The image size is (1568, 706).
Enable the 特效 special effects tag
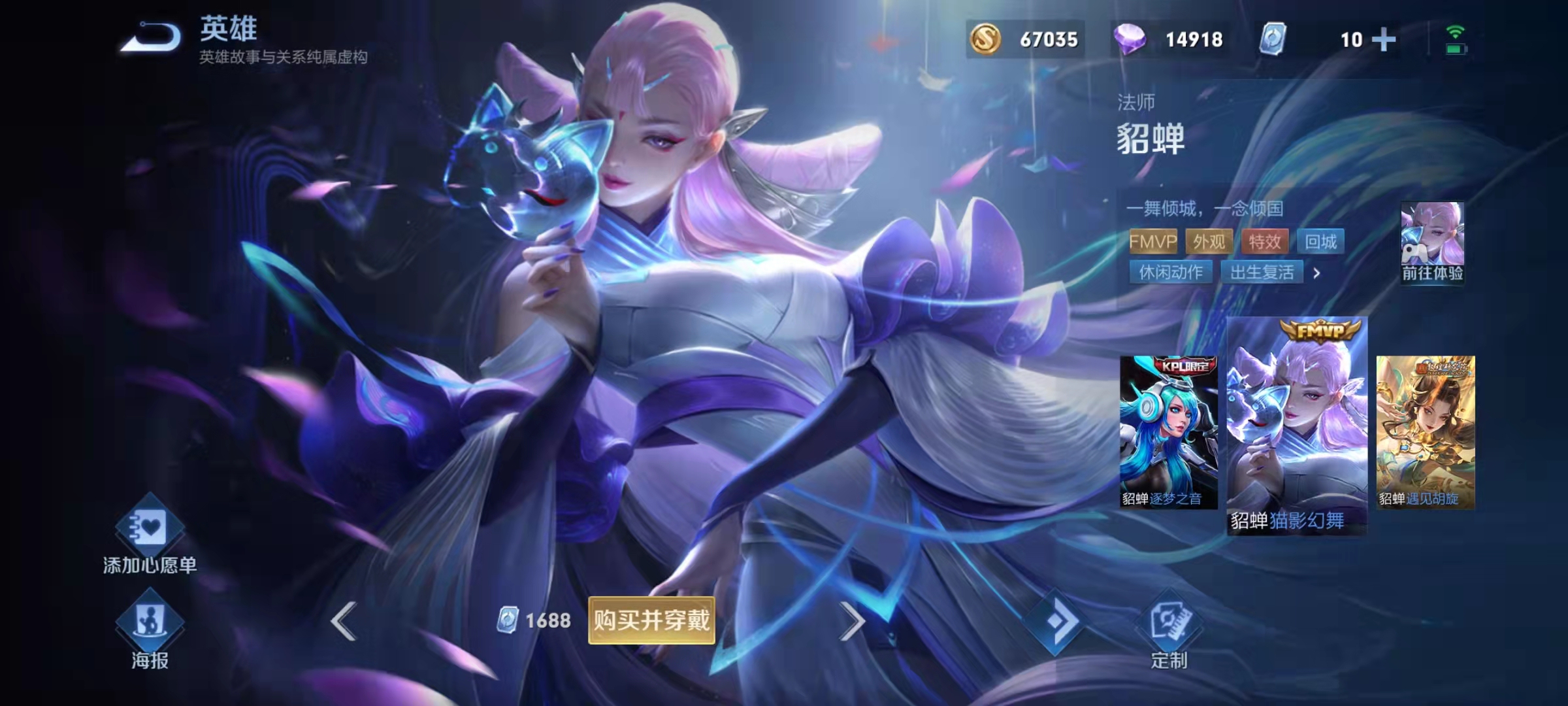coord(1266,242)
